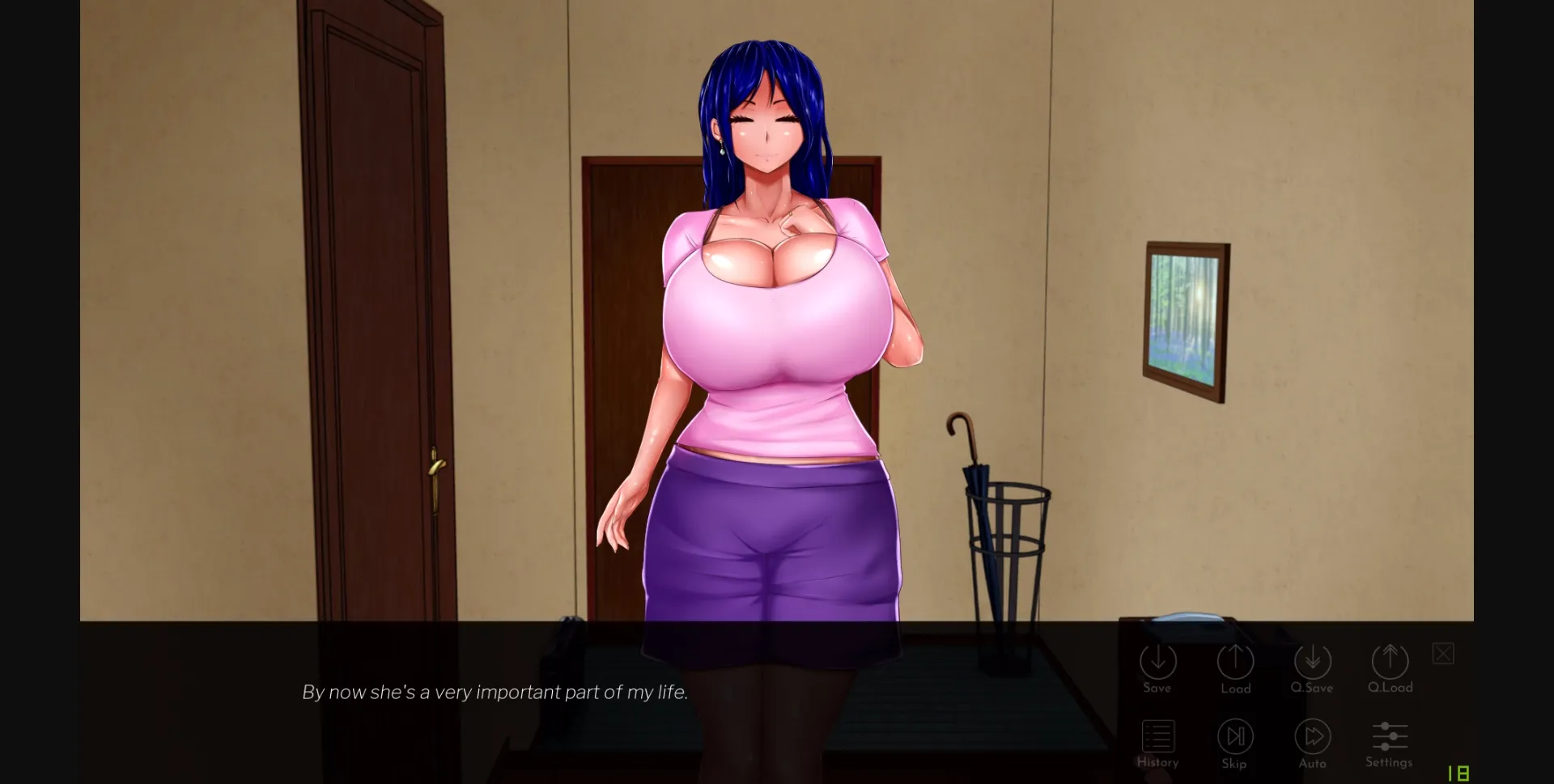Open the Load game screen

(1235, 663)
